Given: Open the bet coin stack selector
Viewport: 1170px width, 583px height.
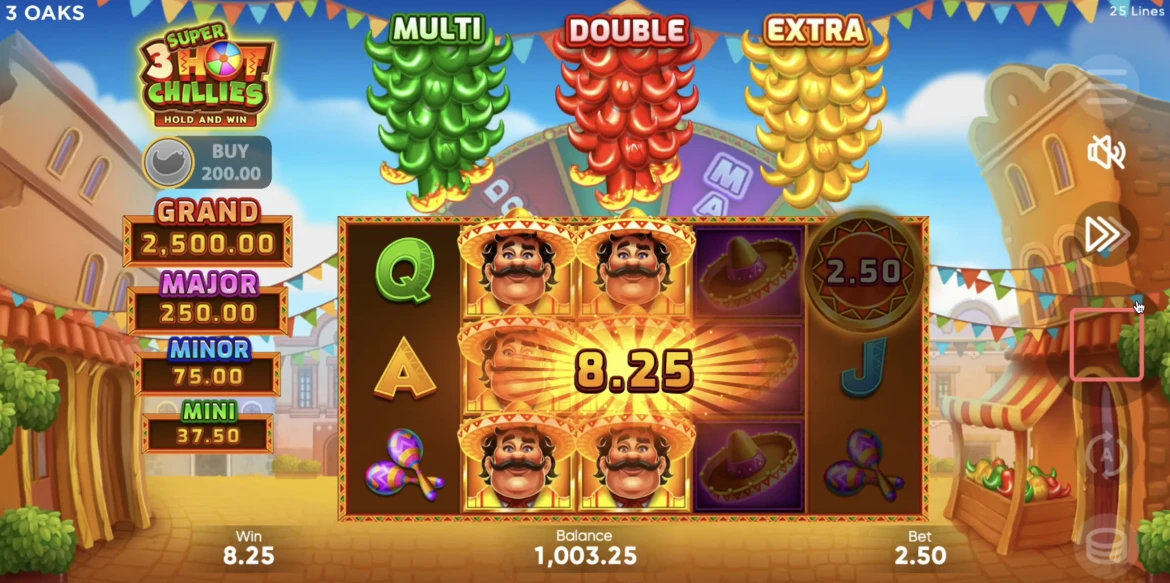Looking at the screenshot, I should pos(1106,545).
